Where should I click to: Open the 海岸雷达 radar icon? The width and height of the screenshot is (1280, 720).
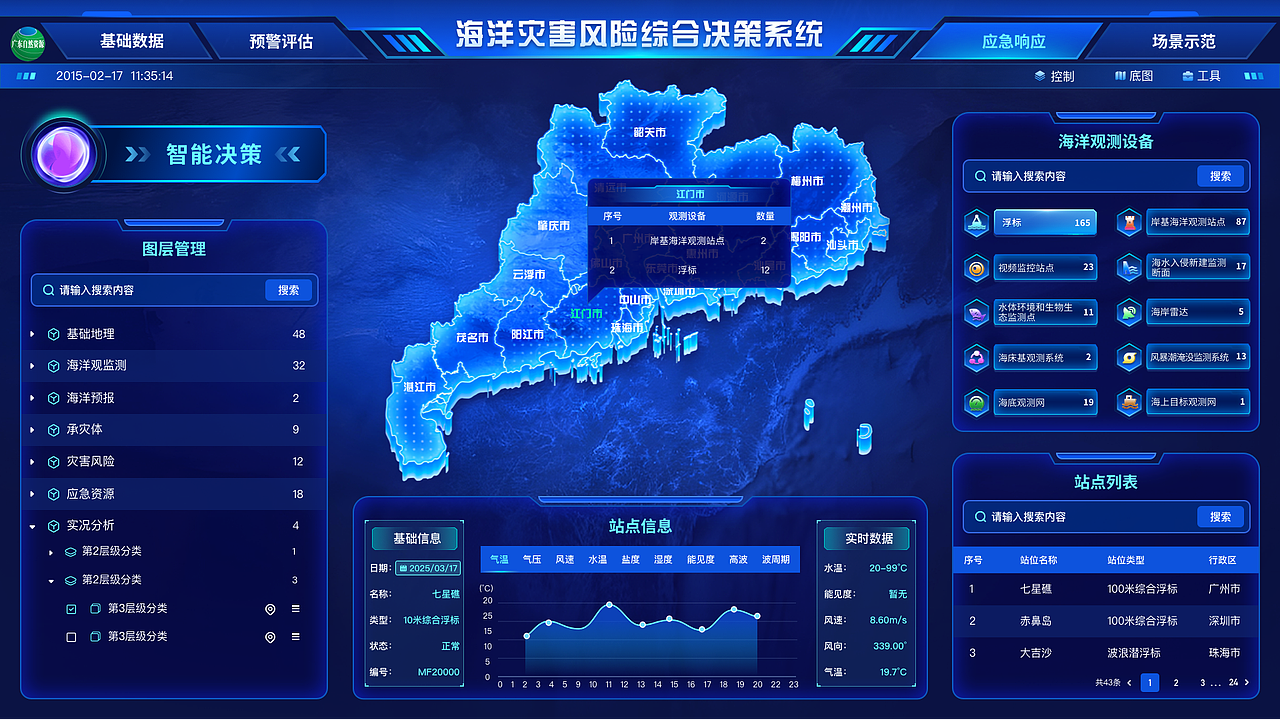click(x=1128, y=312)
